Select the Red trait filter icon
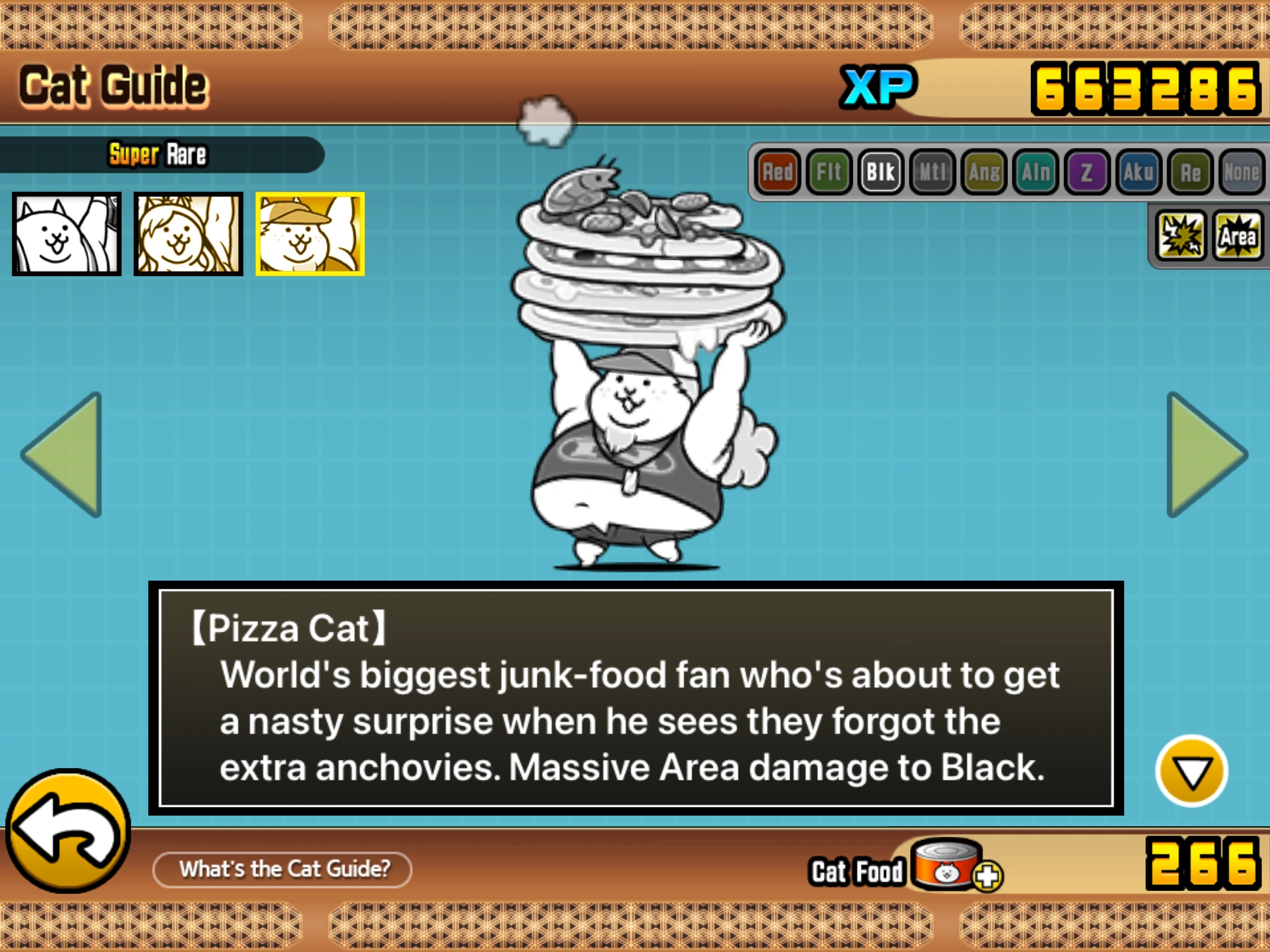Viewport: 1270px width, 952px height. [779, 172]
